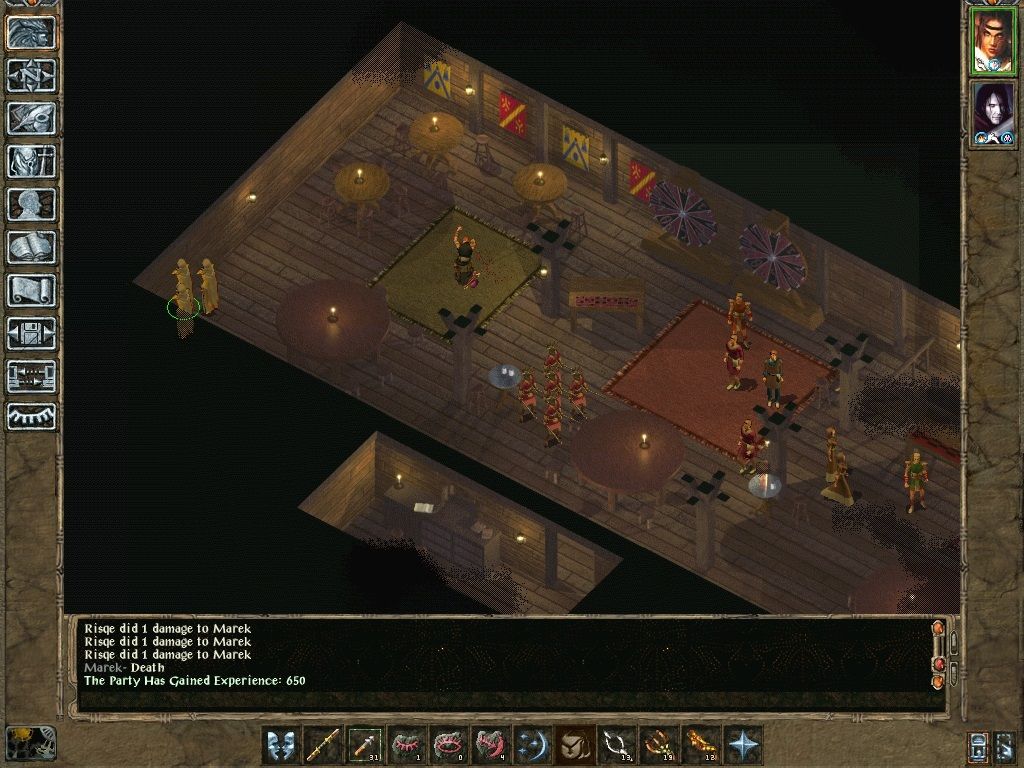Select the dark-haired pale character portrait

(993, 113)
